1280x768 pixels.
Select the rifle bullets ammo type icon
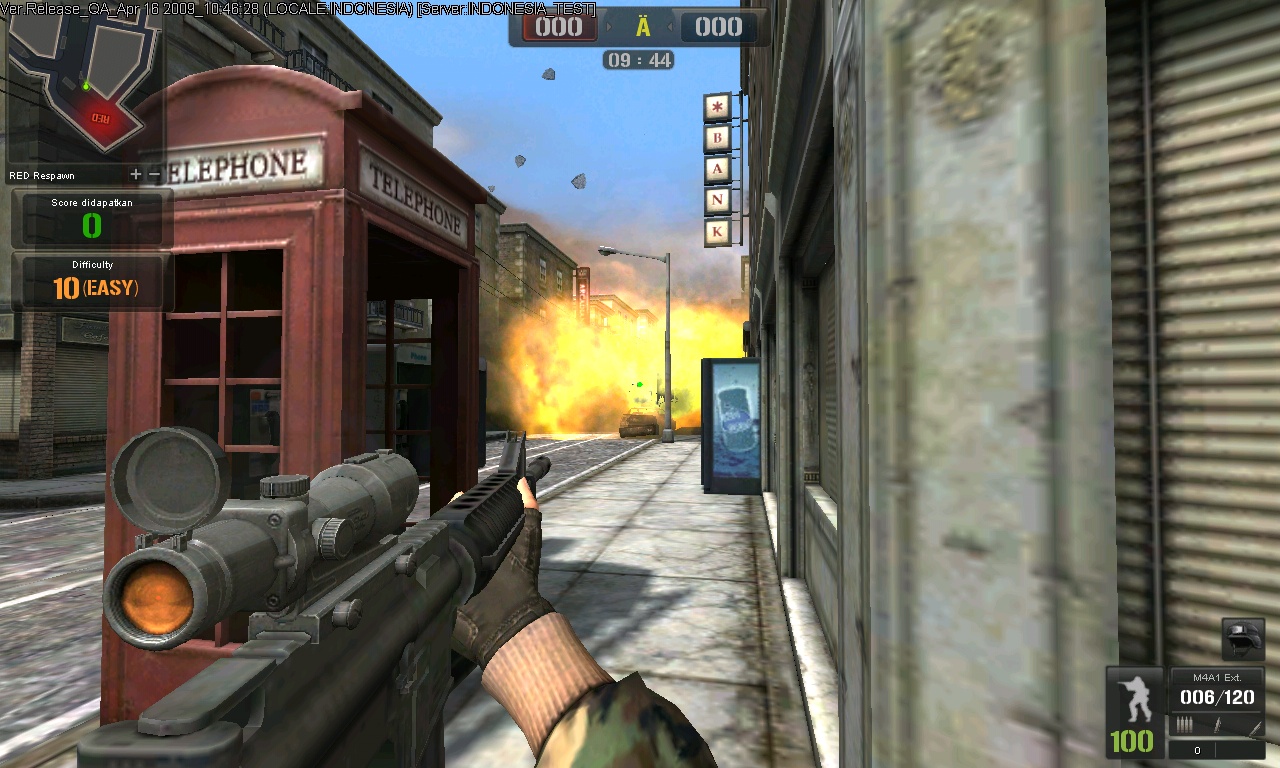pyautogui.click(x=1185, y=724)
